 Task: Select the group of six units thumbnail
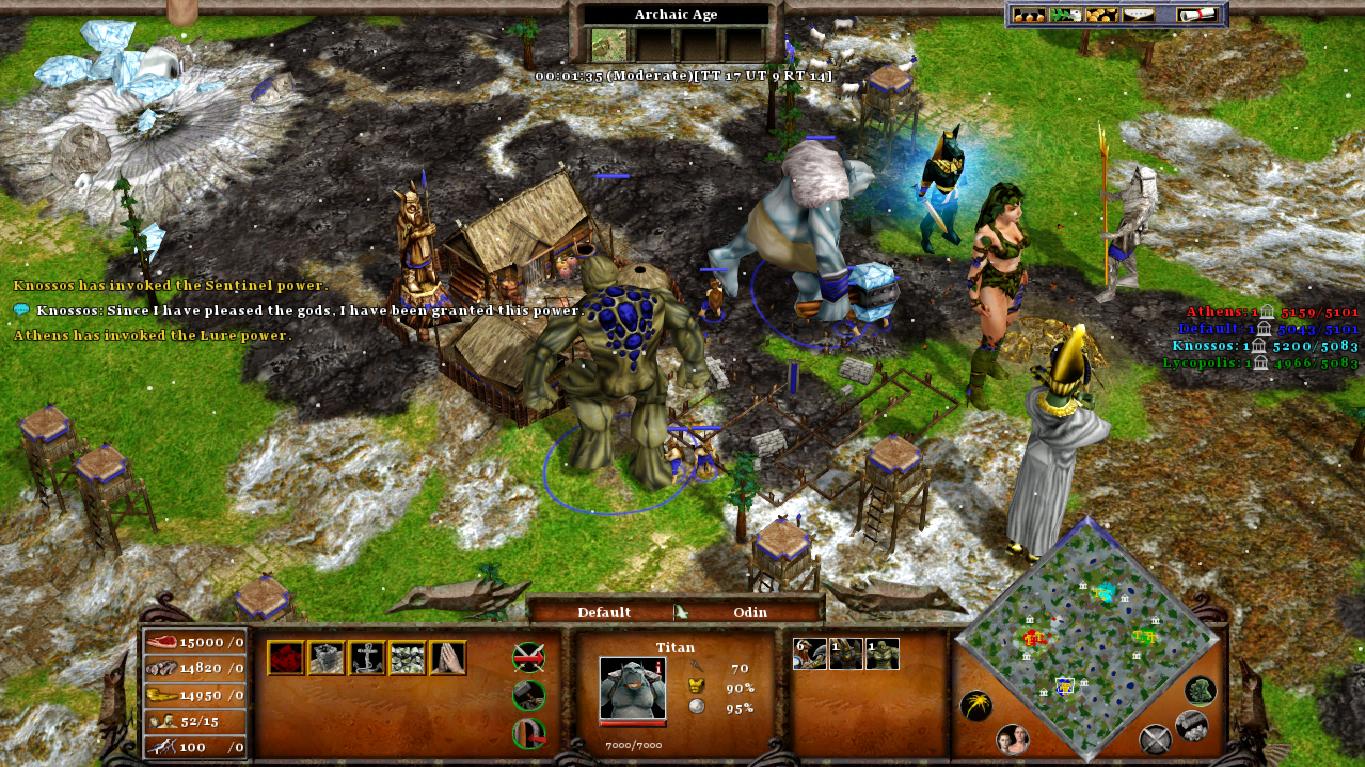tap(809, 653)
